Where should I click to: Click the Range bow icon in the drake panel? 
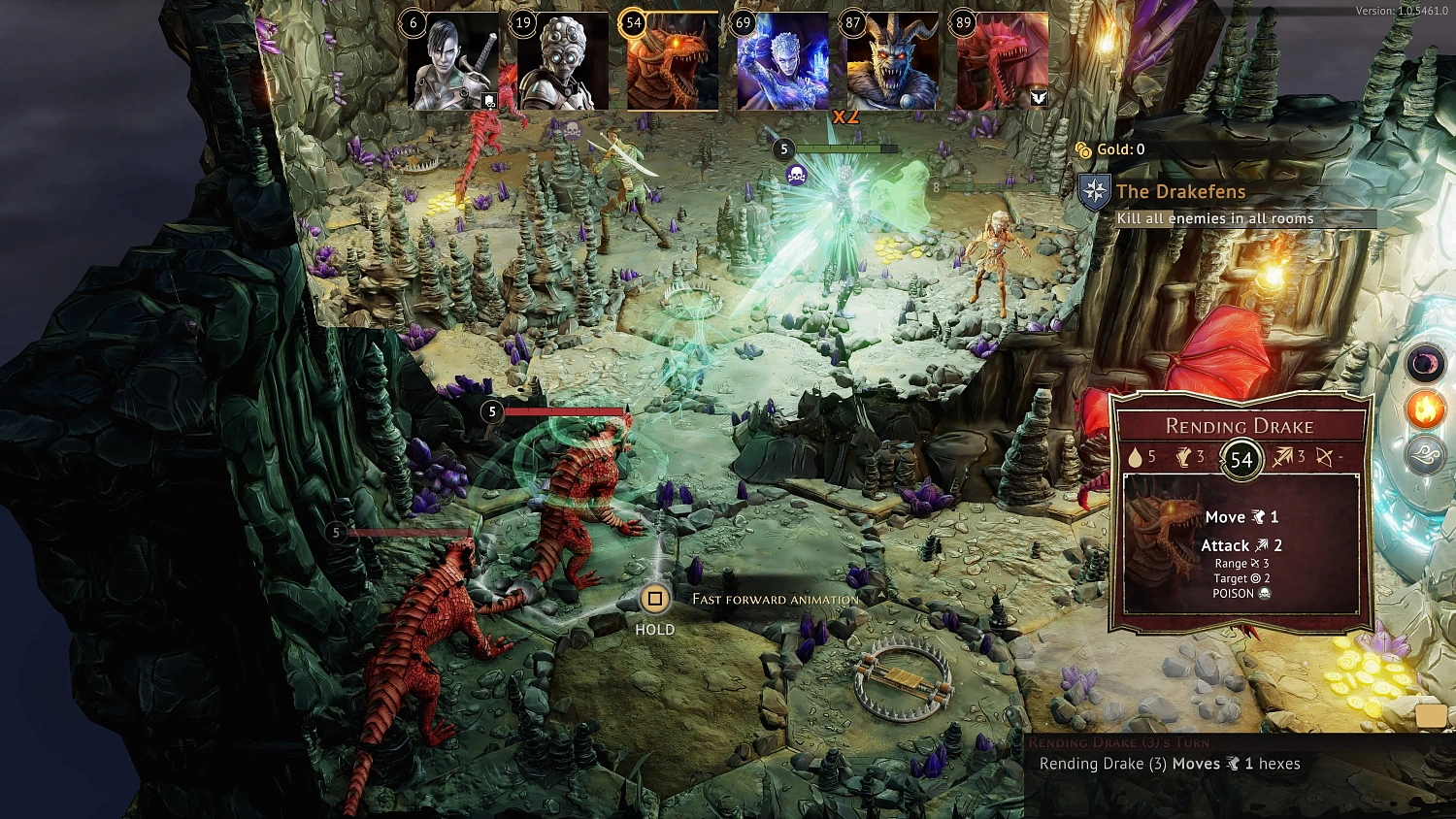click(1253, 563)
